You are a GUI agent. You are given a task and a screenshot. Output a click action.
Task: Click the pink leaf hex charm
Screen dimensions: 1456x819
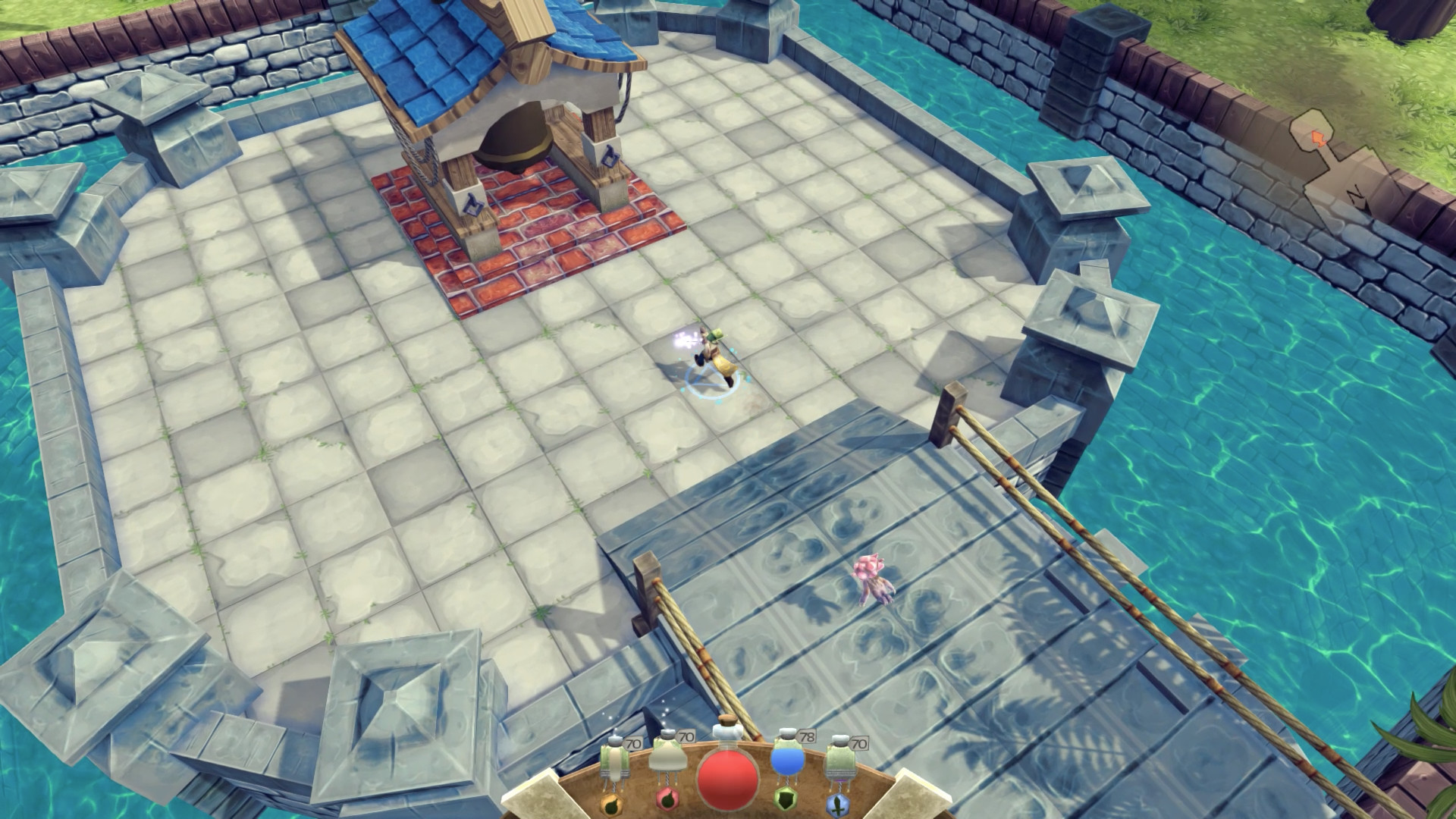(667, 801)
